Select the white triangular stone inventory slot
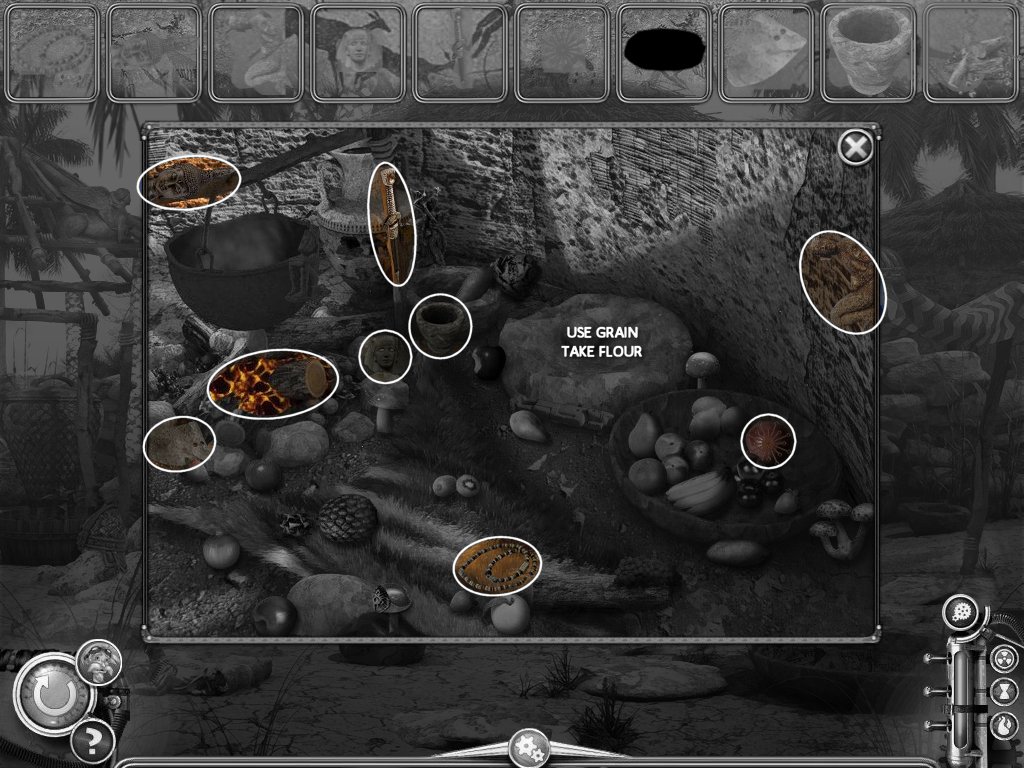This screenshot has width=1024, height=768. (x=766, y=53)
